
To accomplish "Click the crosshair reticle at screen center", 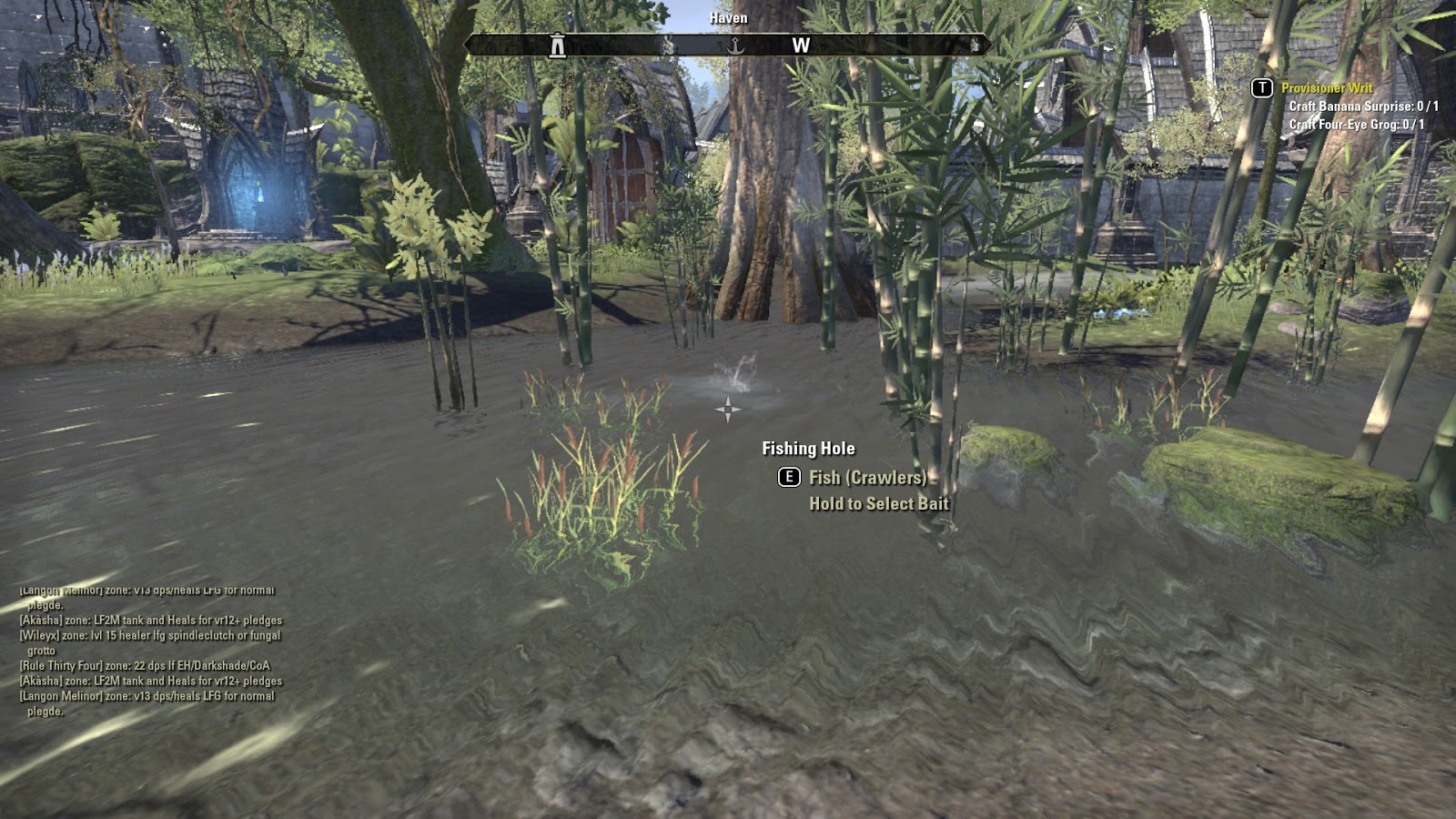I will [728, 409].
